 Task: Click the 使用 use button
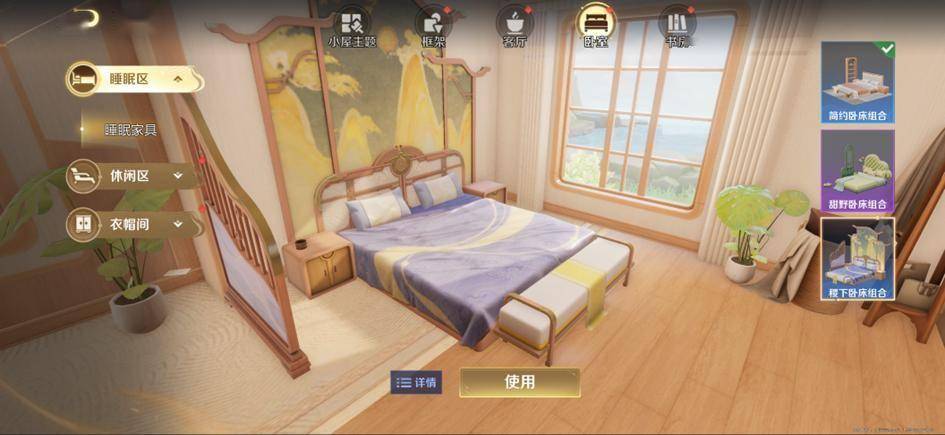pyautogui.click(x=519, y=382)
